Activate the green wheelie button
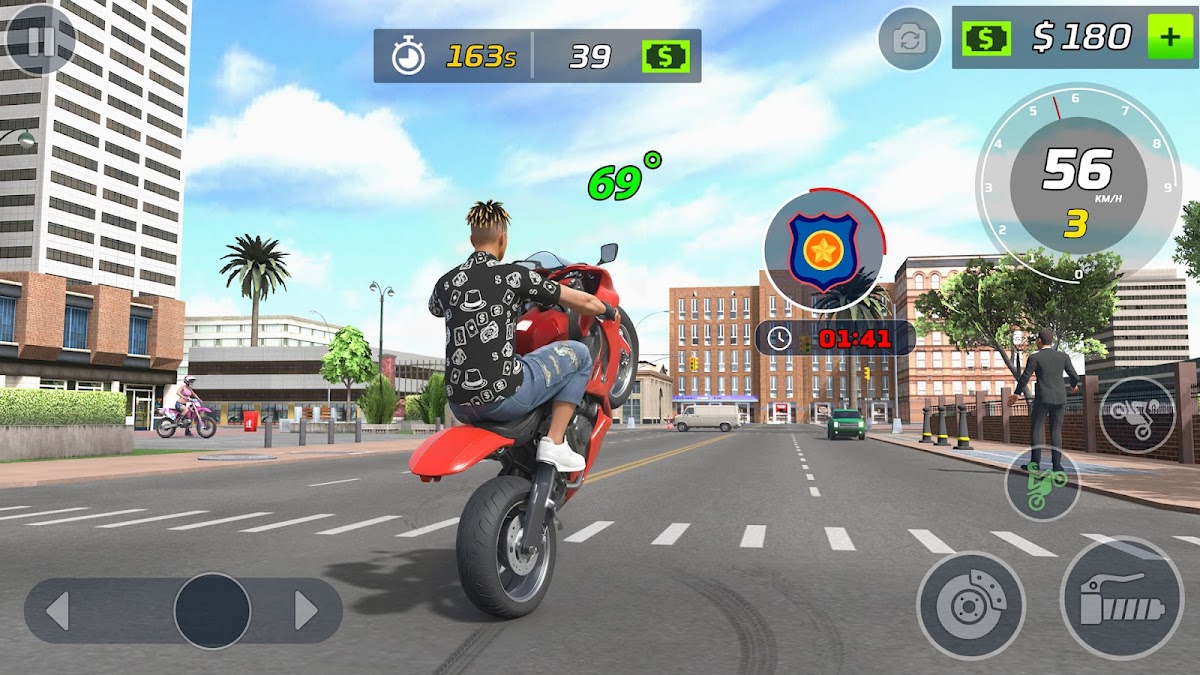 [x=1042, y=484]
